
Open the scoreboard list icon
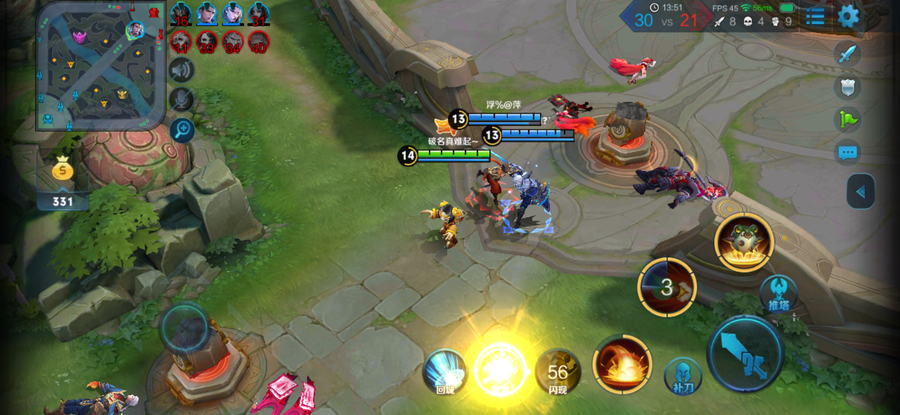click(816, 16)
